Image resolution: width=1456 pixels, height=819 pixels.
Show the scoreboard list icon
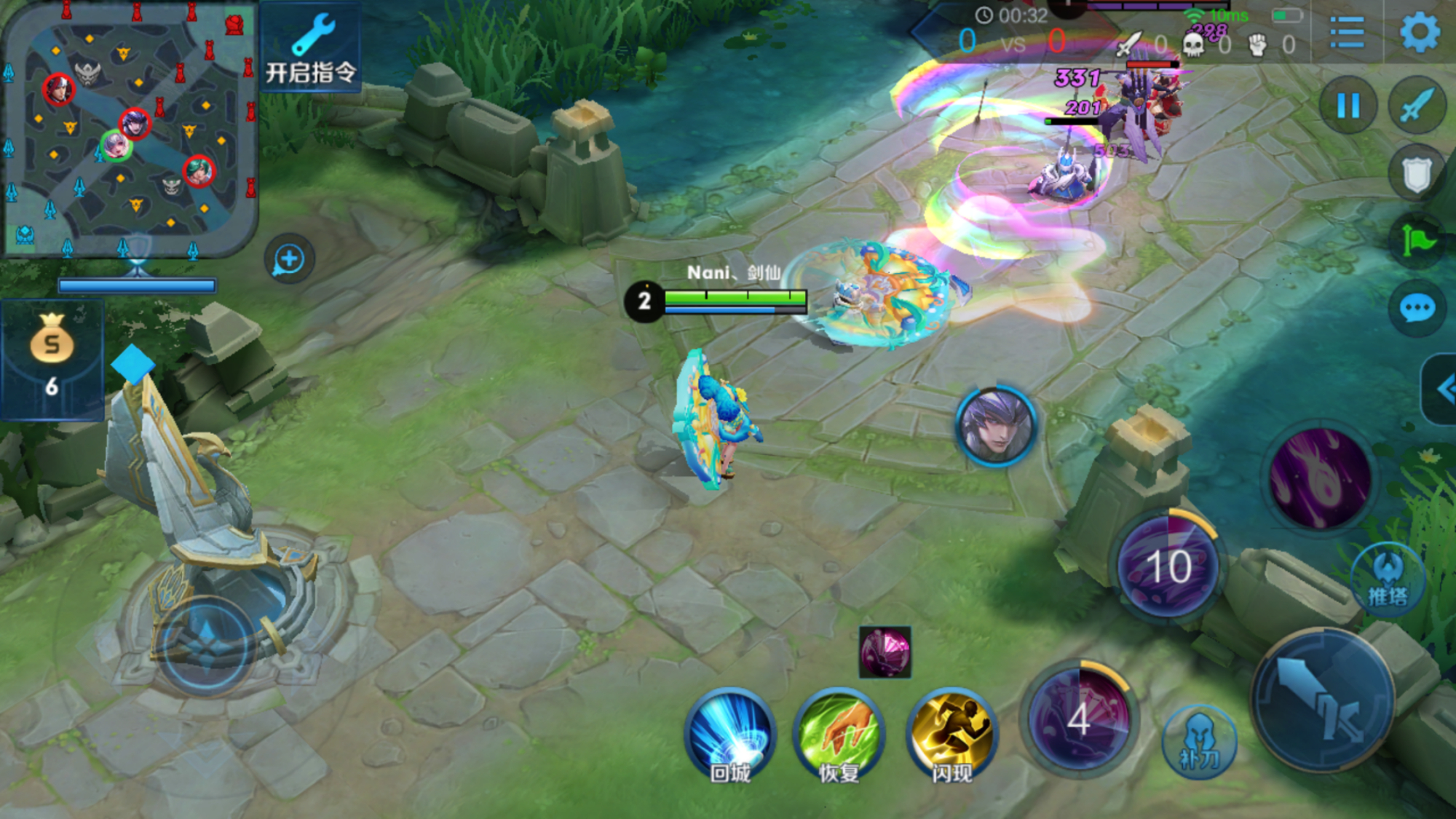click(1347, 33)
